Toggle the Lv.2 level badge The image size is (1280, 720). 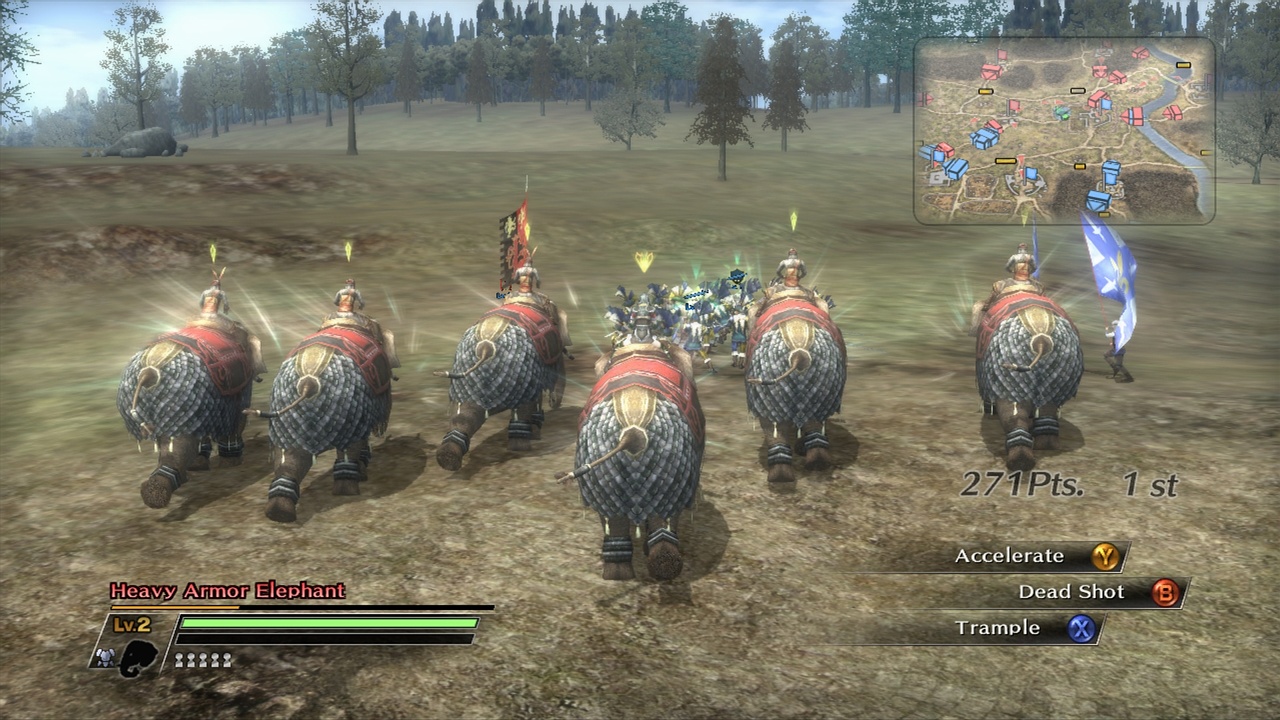(130, 623)
